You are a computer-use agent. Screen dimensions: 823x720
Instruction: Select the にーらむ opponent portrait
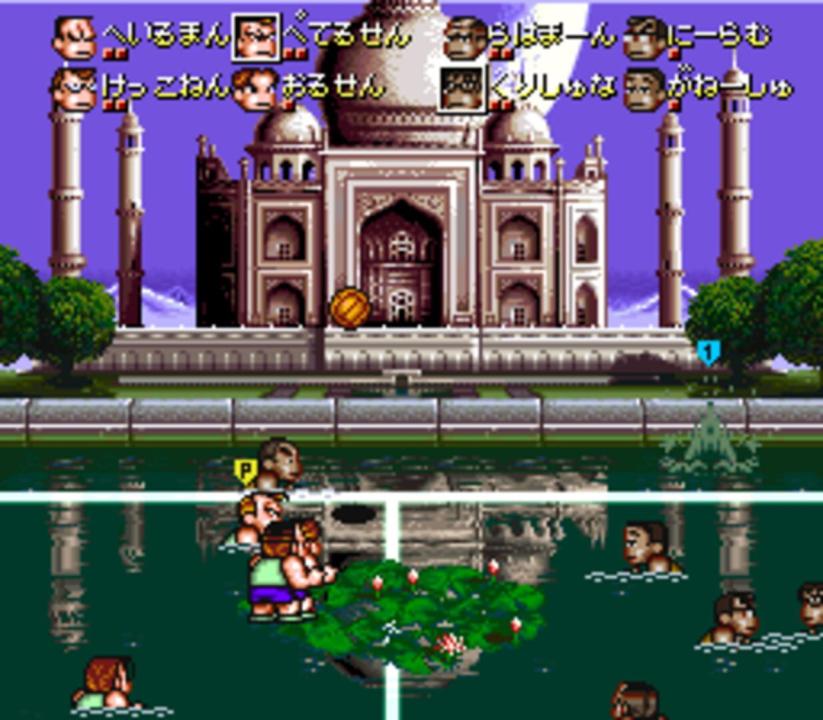(x=643, y=38)
